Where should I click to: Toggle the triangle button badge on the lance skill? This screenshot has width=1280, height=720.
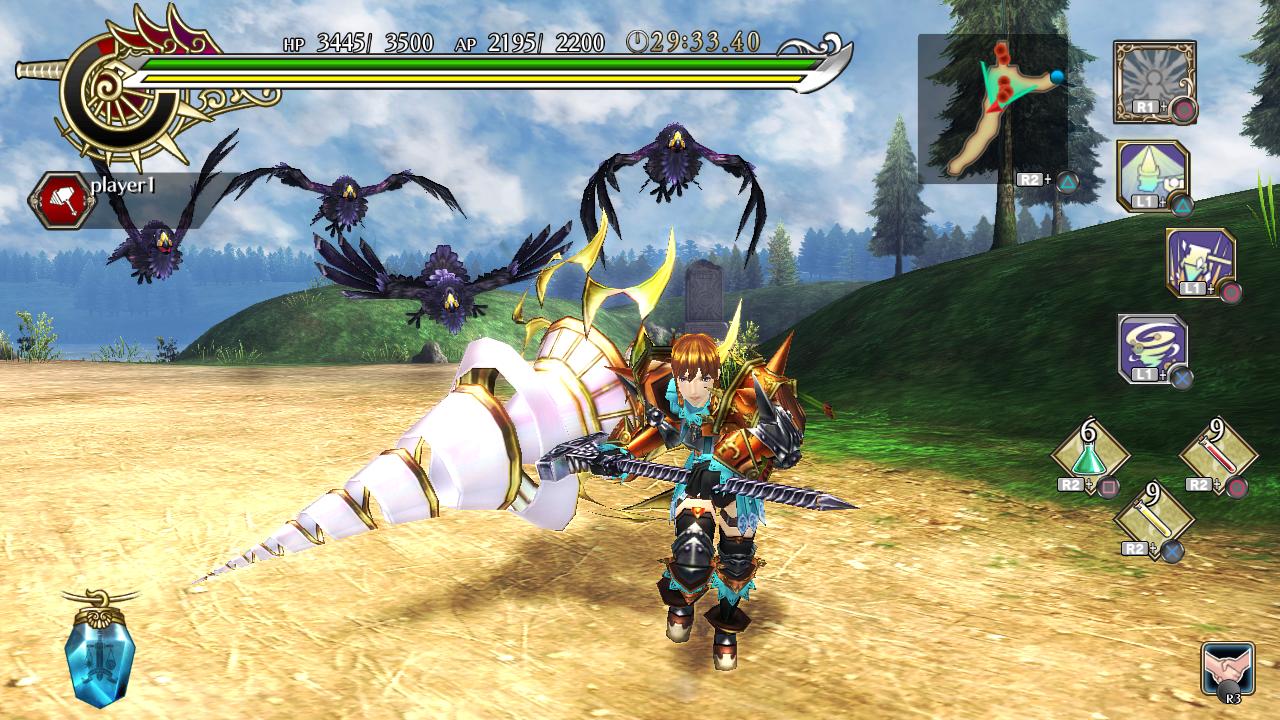[x=1182, y=202]
